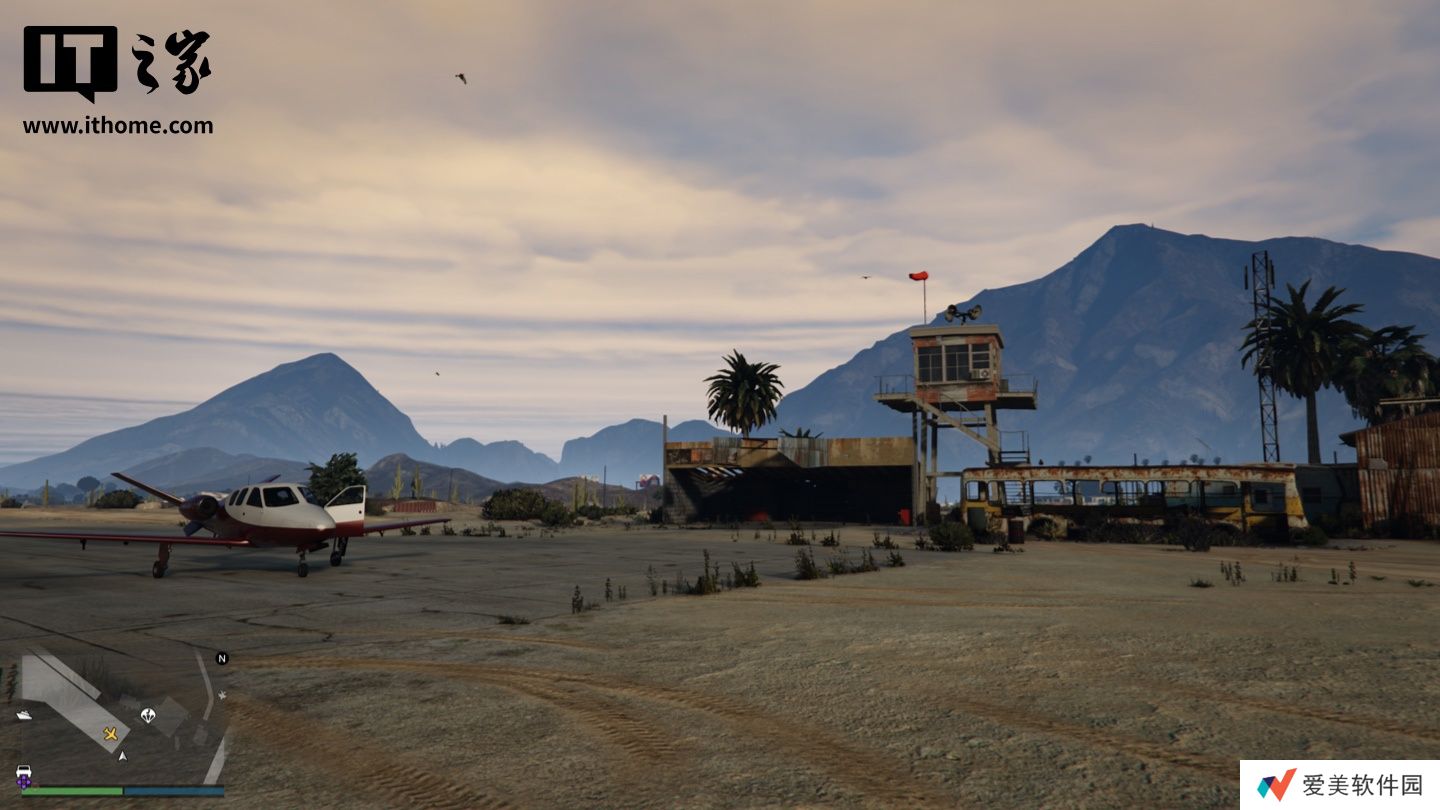1440x810 pixels.
Task: Click the north compass indicator
Action: tap(222, 658)
